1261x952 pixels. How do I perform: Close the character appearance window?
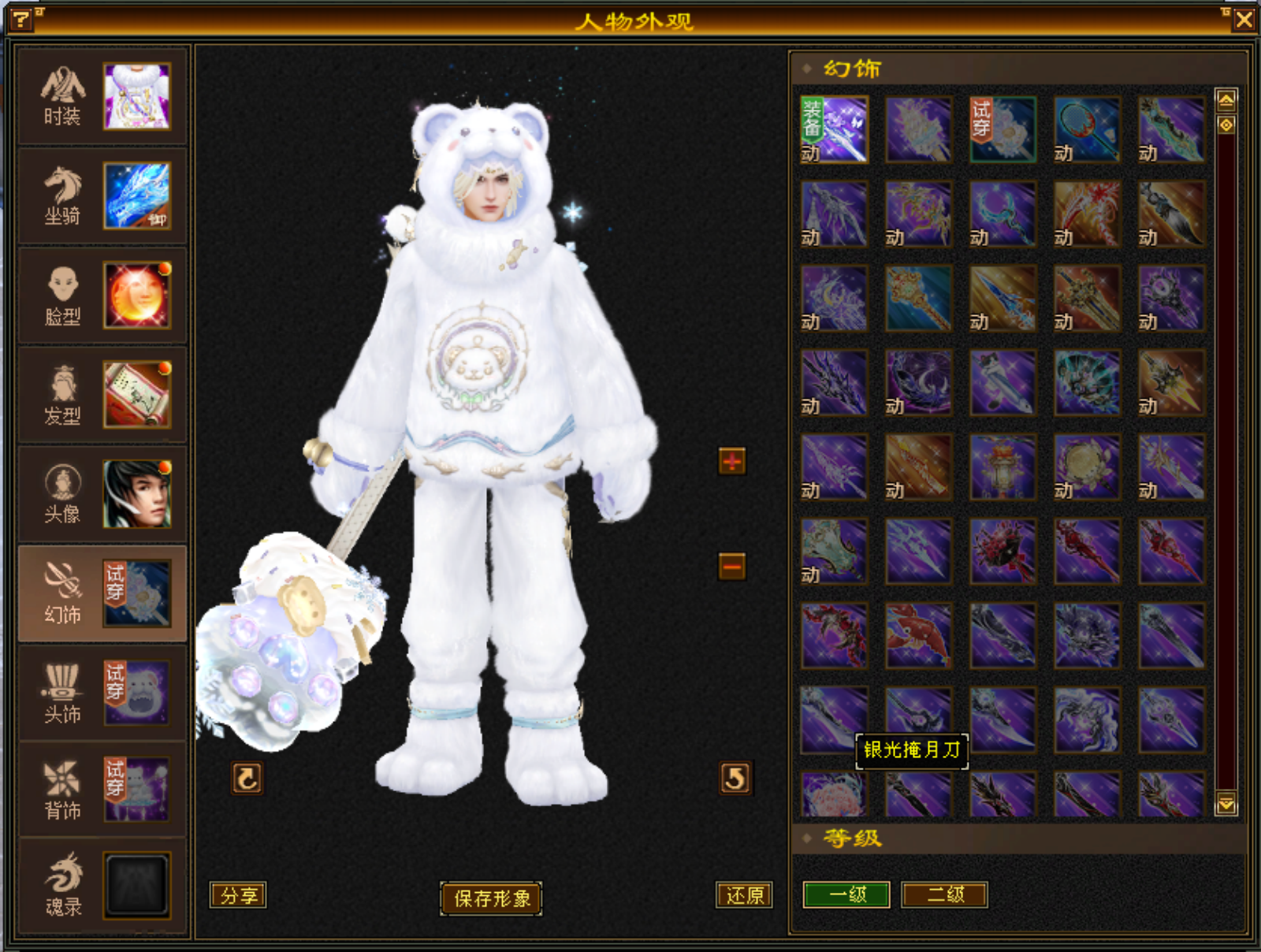coord(1244,19)
